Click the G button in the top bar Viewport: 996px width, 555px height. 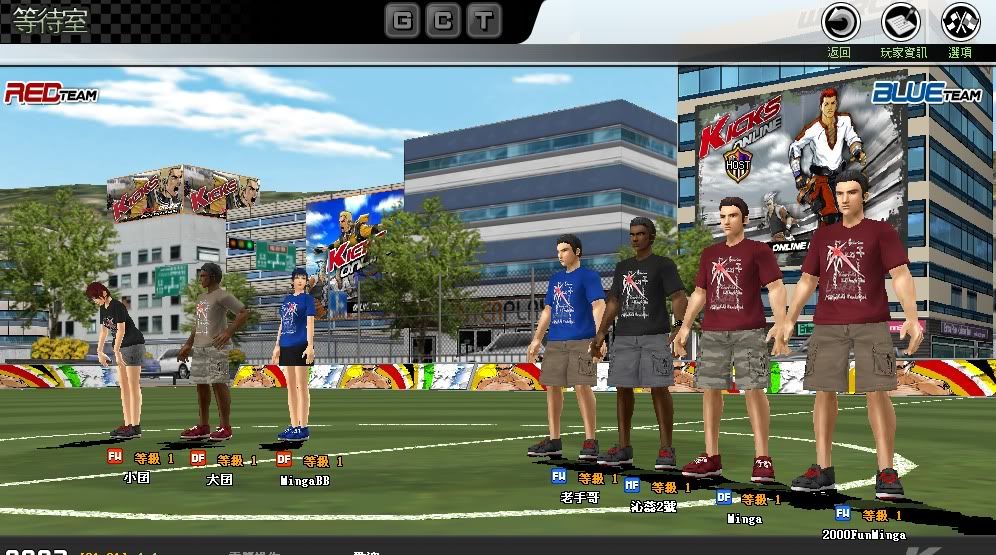[x=402, y=20]
